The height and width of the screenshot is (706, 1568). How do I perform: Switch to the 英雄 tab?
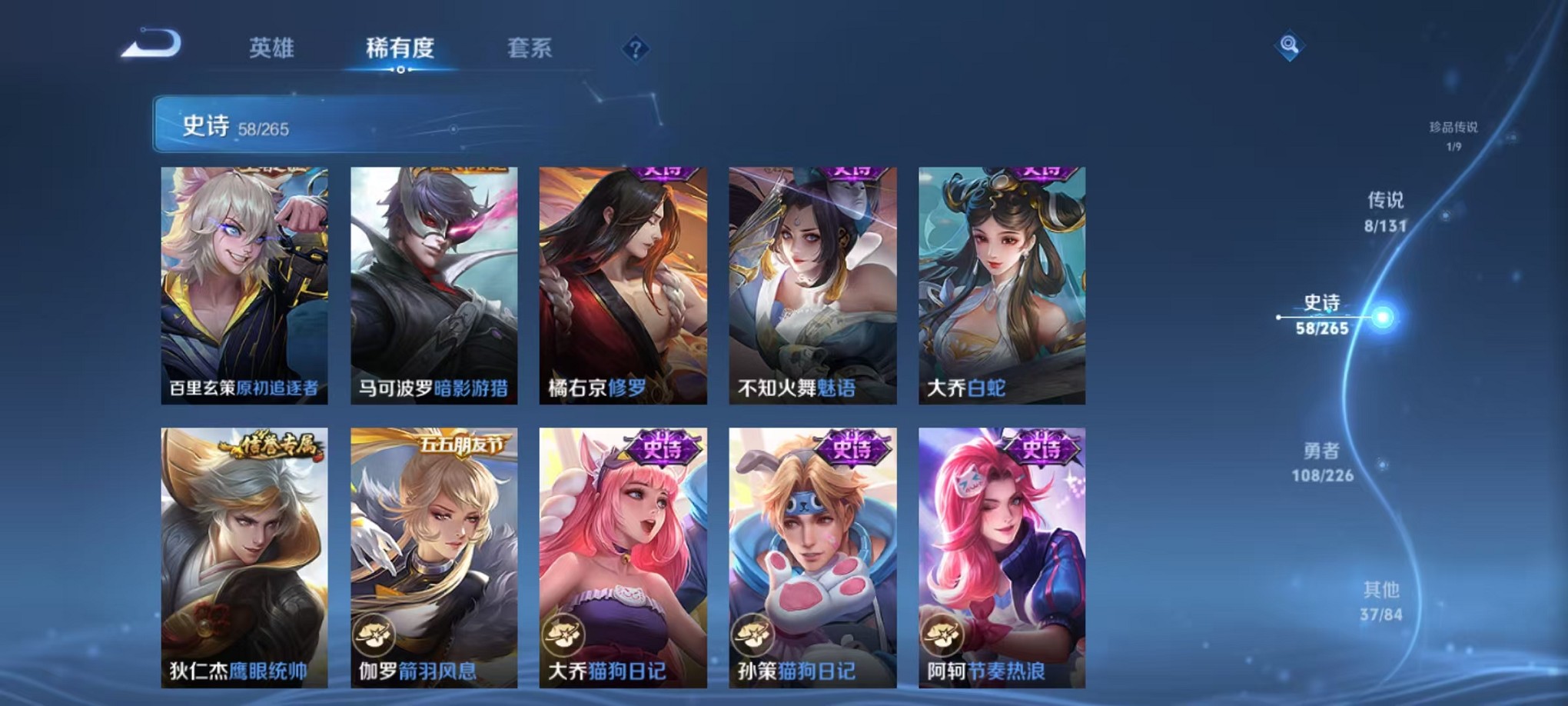273,48
